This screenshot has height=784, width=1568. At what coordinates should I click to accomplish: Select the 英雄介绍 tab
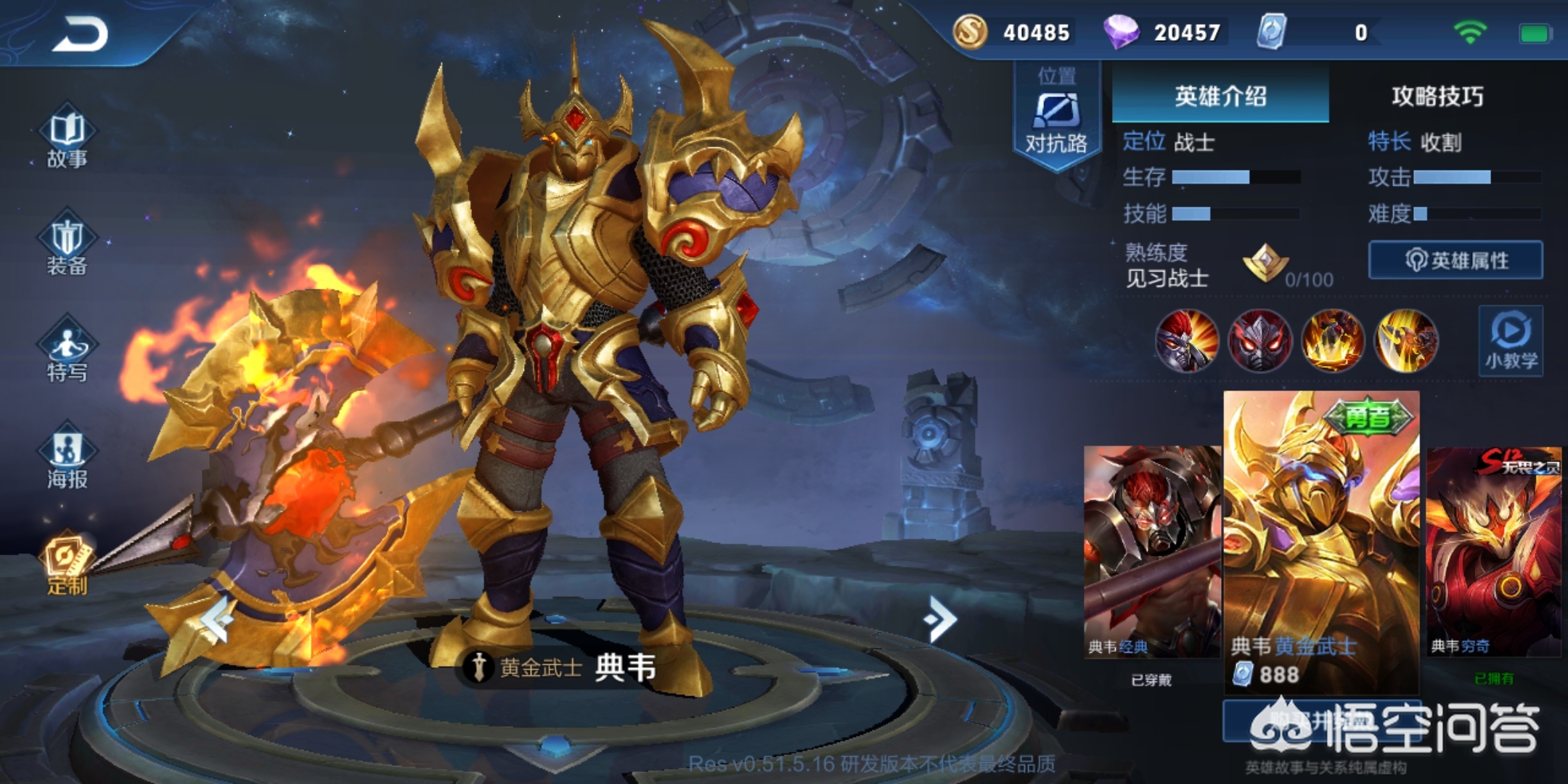(x=1220, y=96)
